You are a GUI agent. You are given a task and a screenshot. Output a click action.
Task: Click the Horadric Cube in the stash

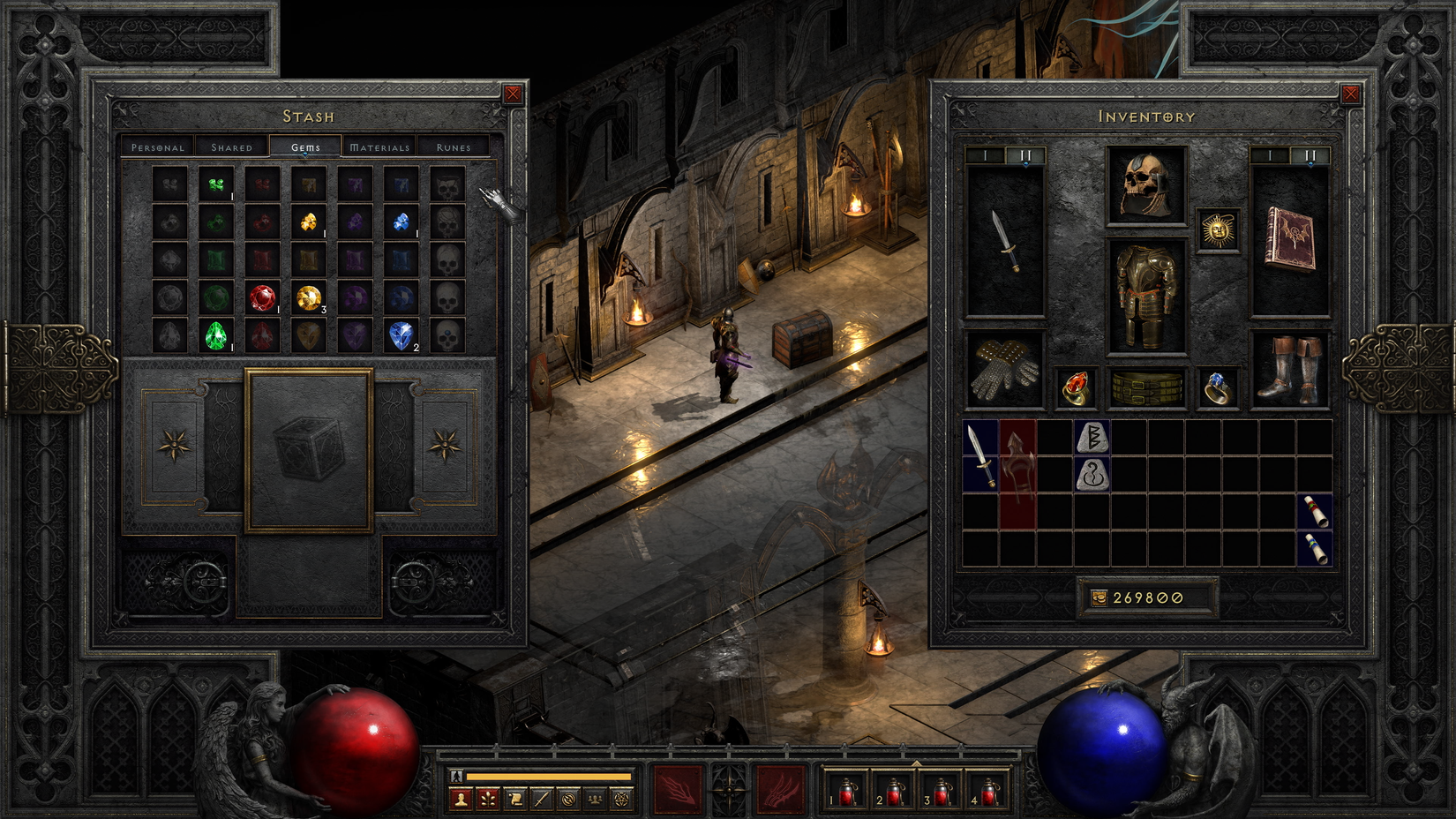309,450
